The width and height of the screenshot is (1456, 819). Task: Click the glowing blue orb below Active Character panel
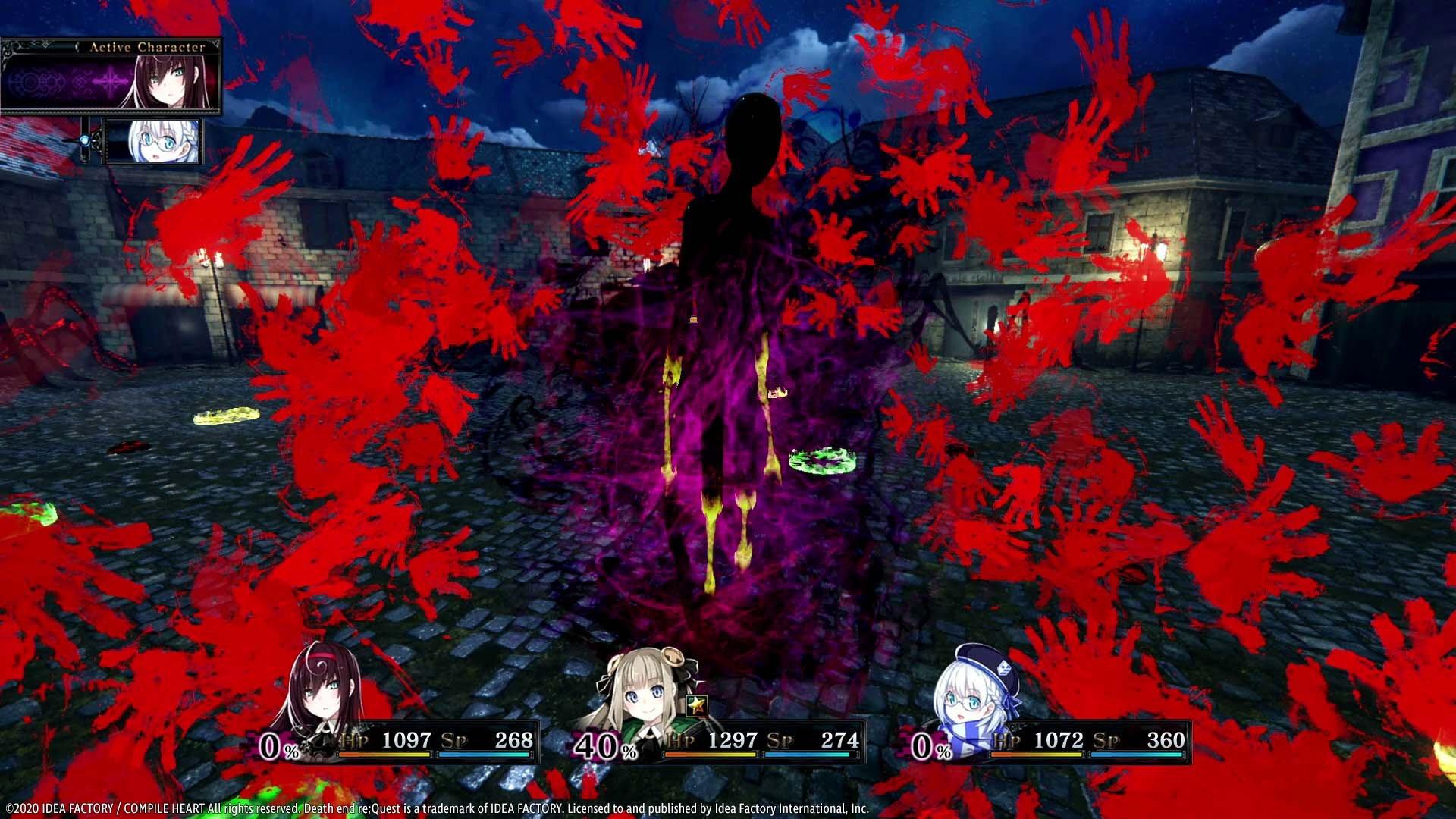[x=84, y=140]
